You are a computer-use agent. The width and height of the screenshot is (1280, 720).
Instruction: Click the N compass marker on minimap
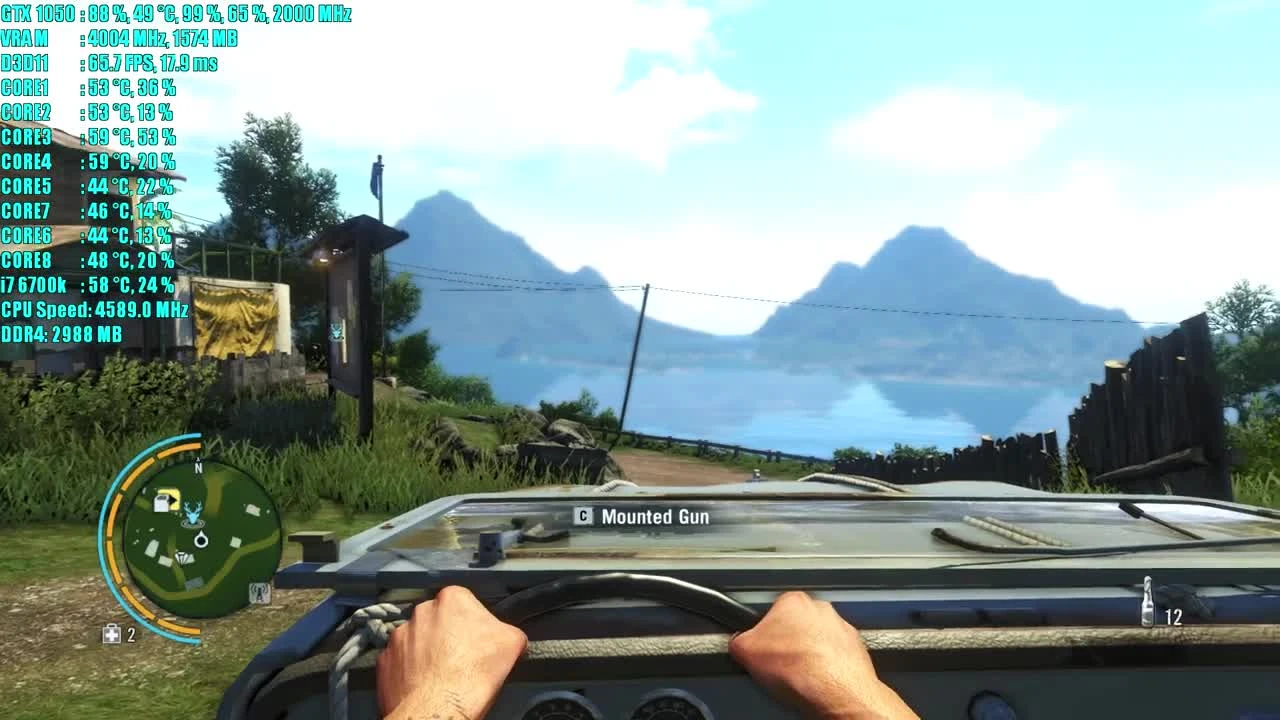click(x=198, y=468)
